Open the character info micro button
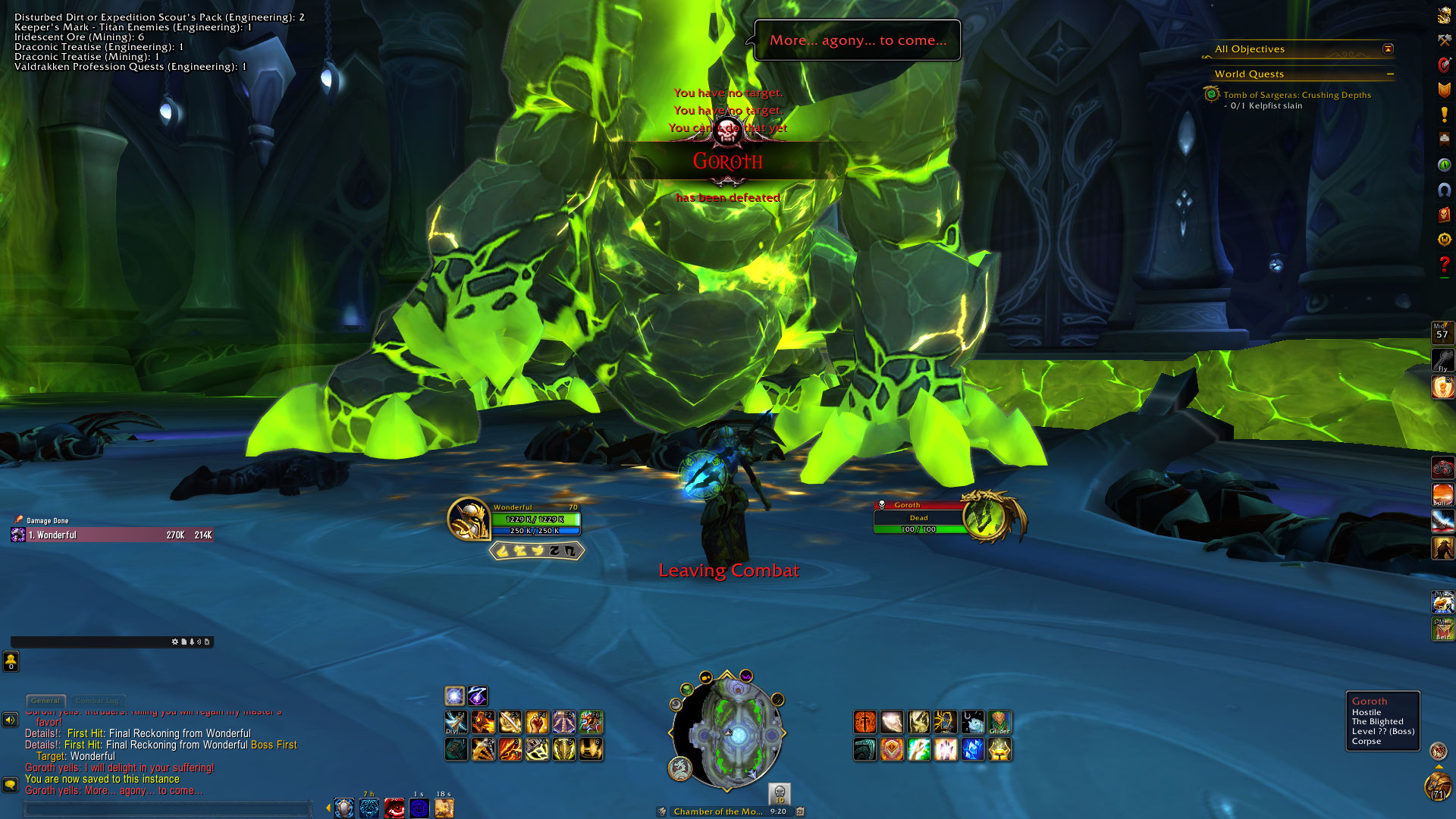Image resolution: width=1456 pixels, height=819 pixels. point(1444,15)
